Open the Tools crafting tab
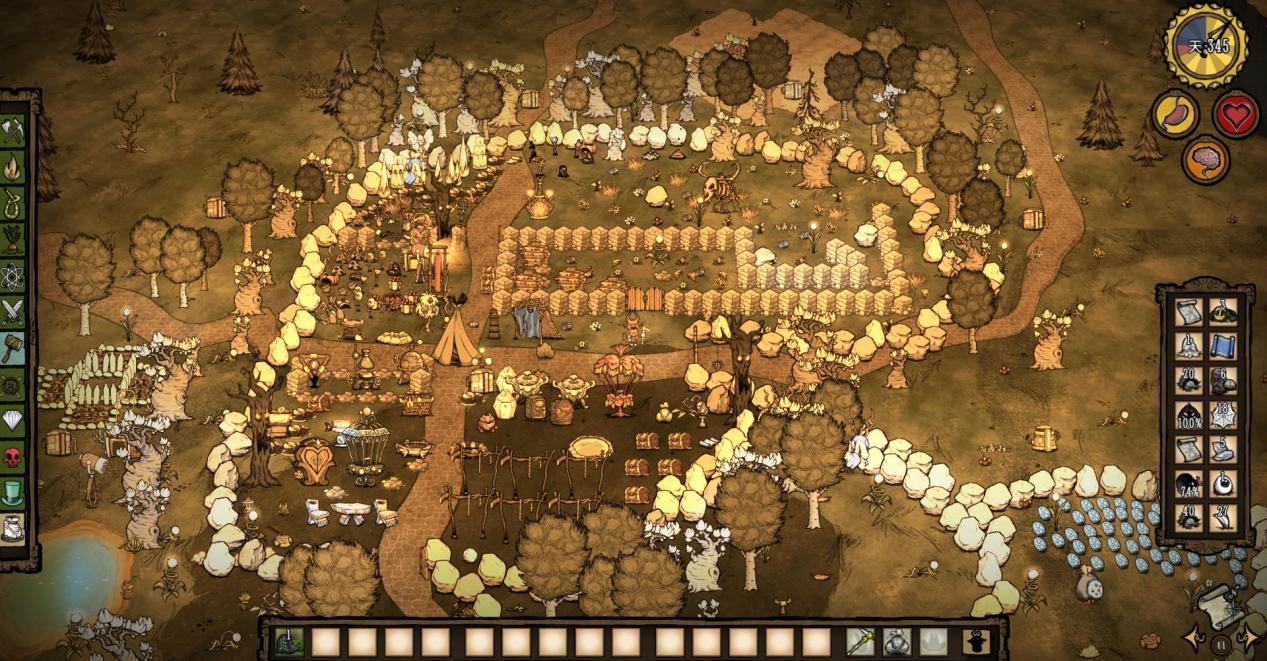Viewport: 1267px width, 661px height. pyautogui.click(x=13, y=130)
